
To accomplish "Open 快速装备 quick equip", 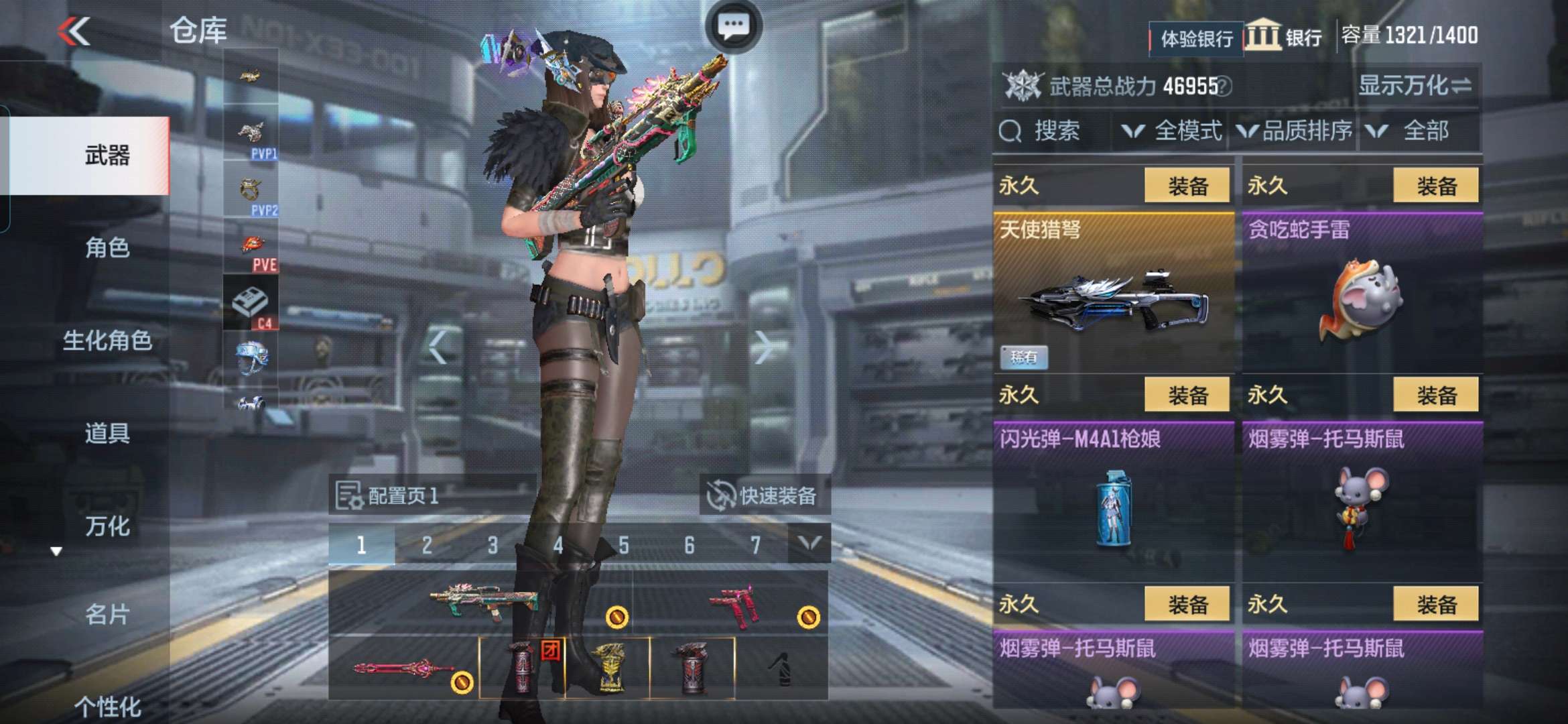I will (764, 496).
